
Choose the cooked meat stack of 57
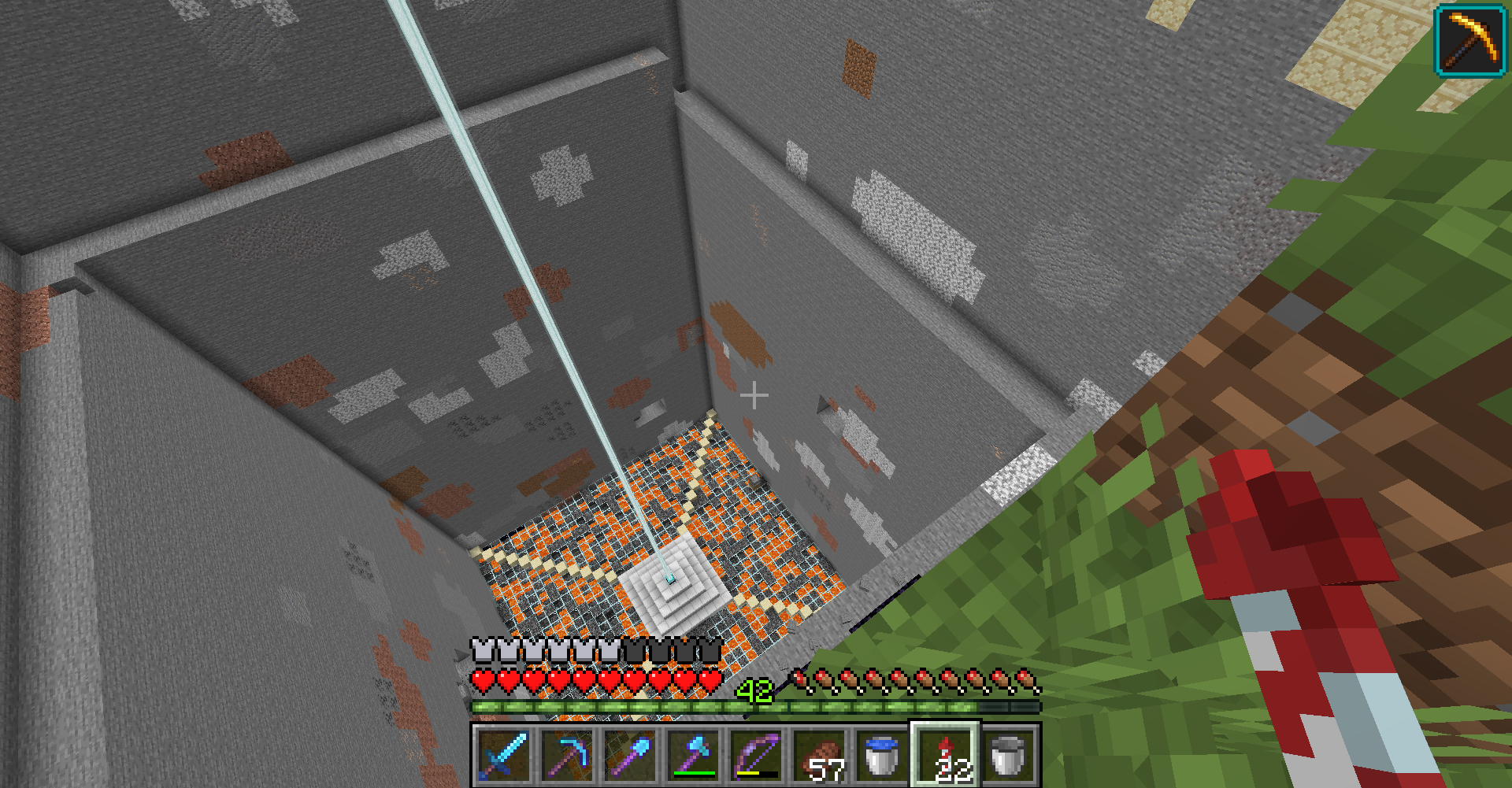click(x=818, y=755)
